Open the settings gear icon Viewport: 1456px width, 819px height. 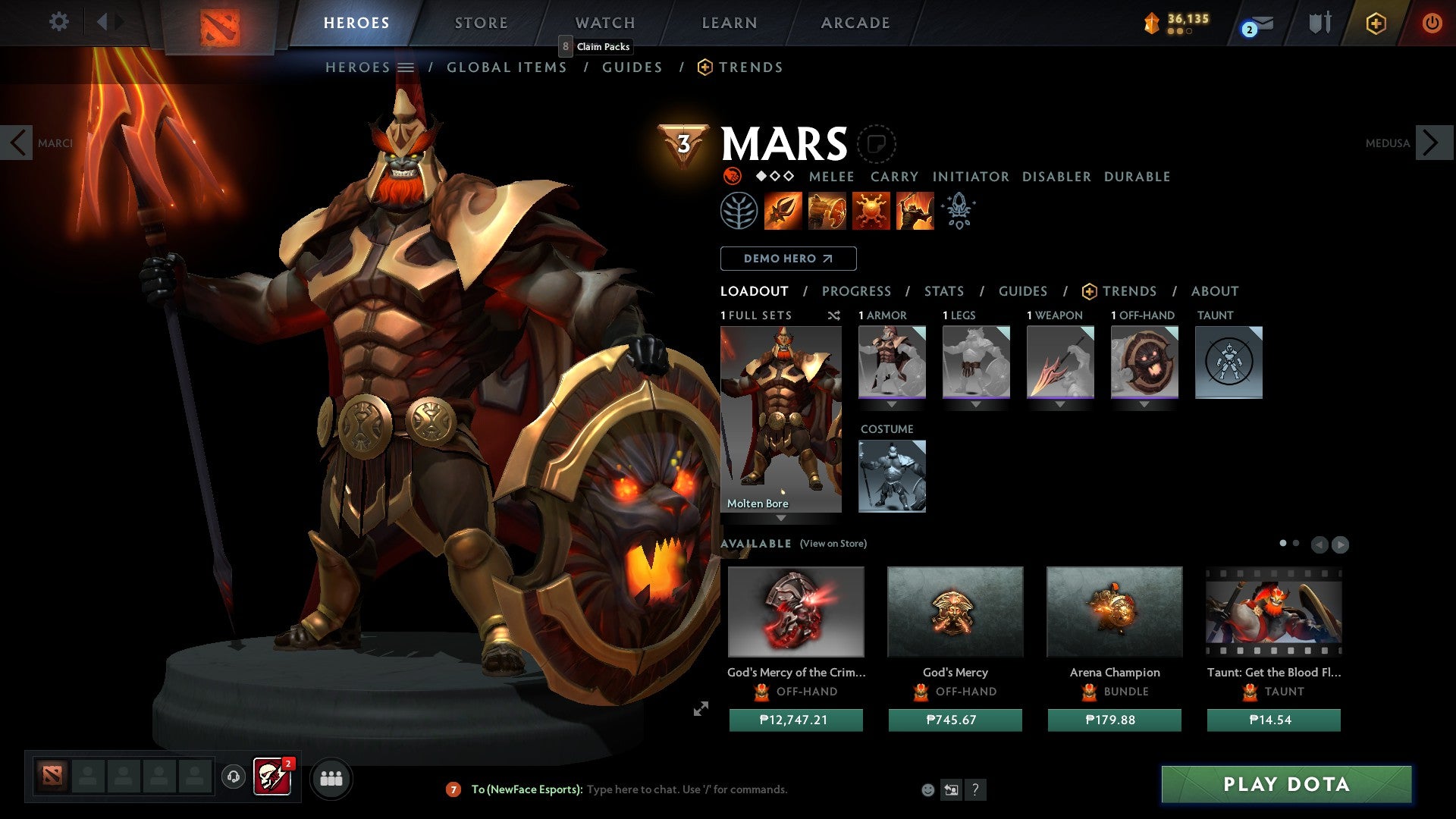point(59,21)
